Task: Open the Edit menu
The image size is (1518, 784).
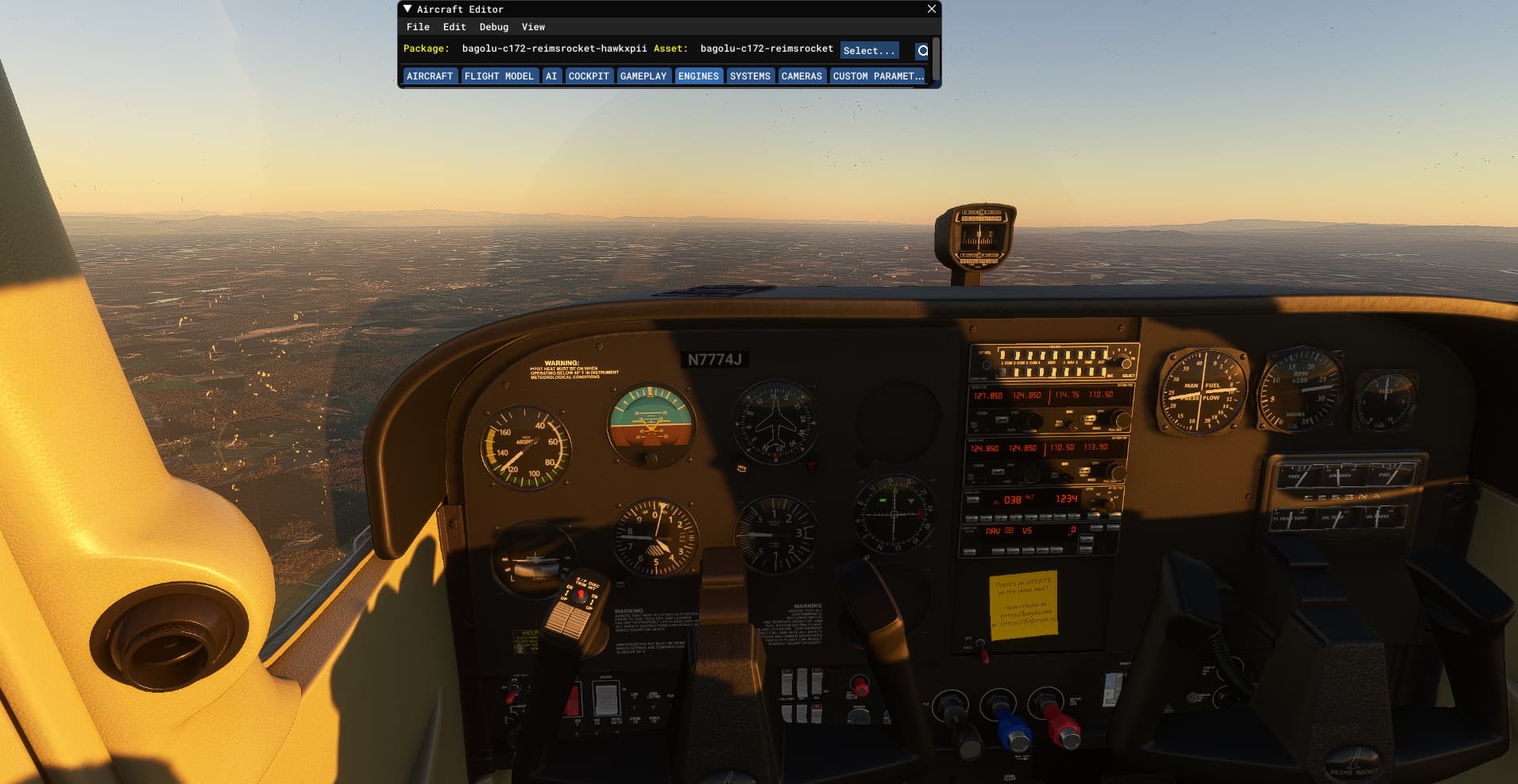Action: [454, 26]
